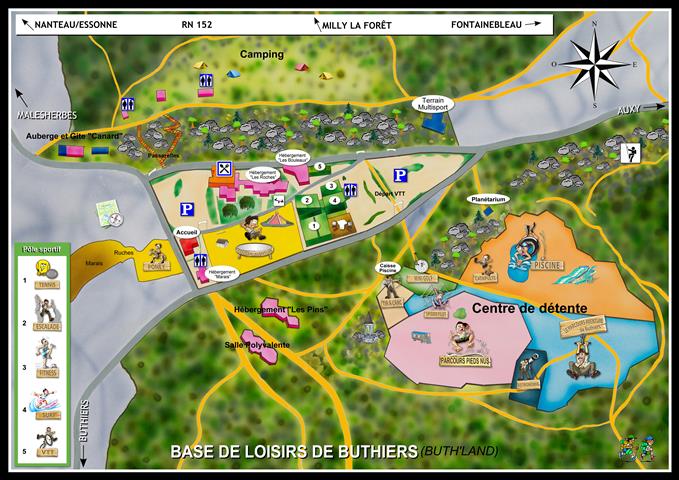Screen dimensions: 679x480
Task: Click the Hébergement "Les Bouleaux" label
Action: pyautogui.click(x=296, y=157)
